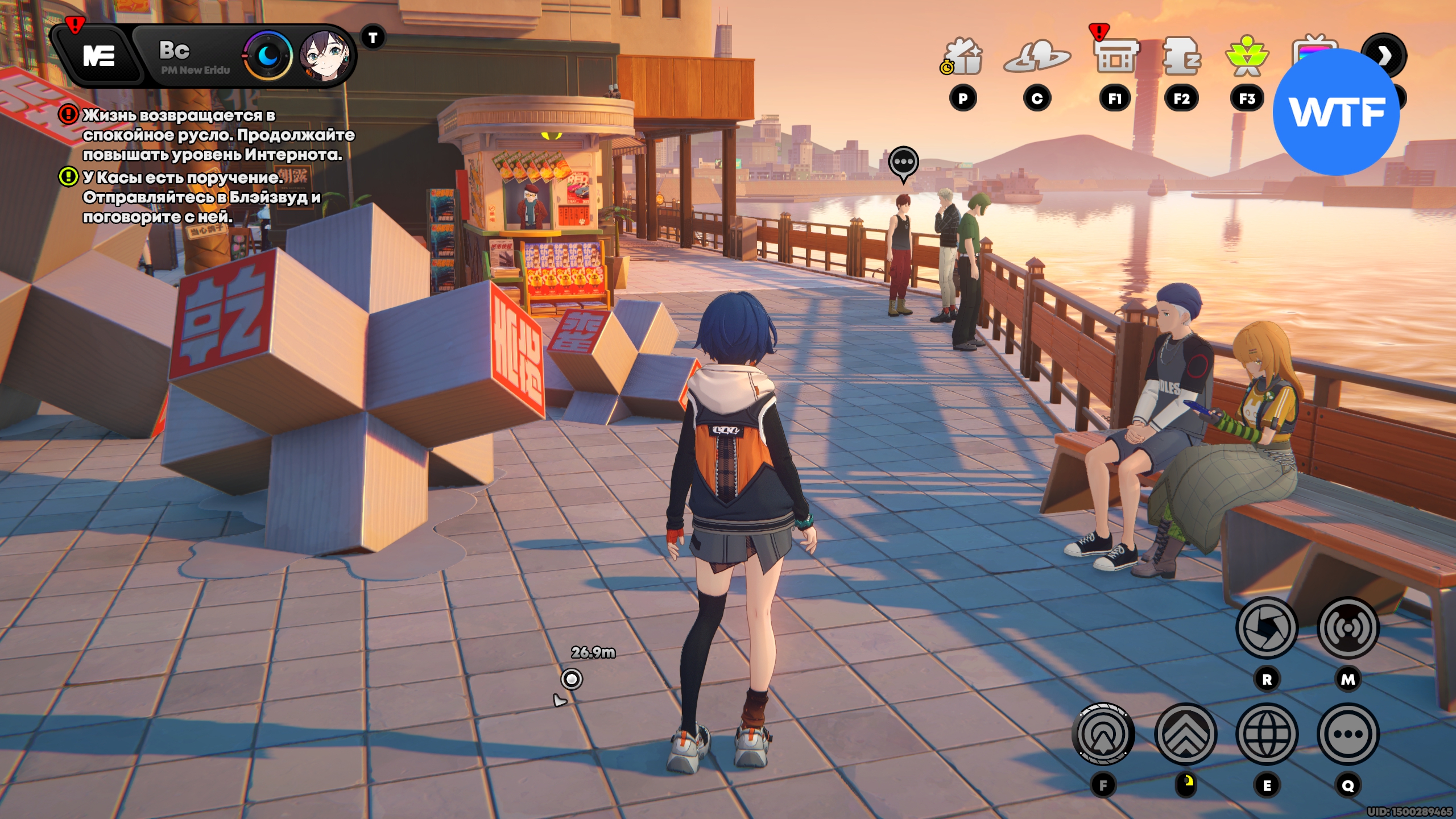Activate the signal waves icon
1456x819 pixels.
tap(1348, 628)
